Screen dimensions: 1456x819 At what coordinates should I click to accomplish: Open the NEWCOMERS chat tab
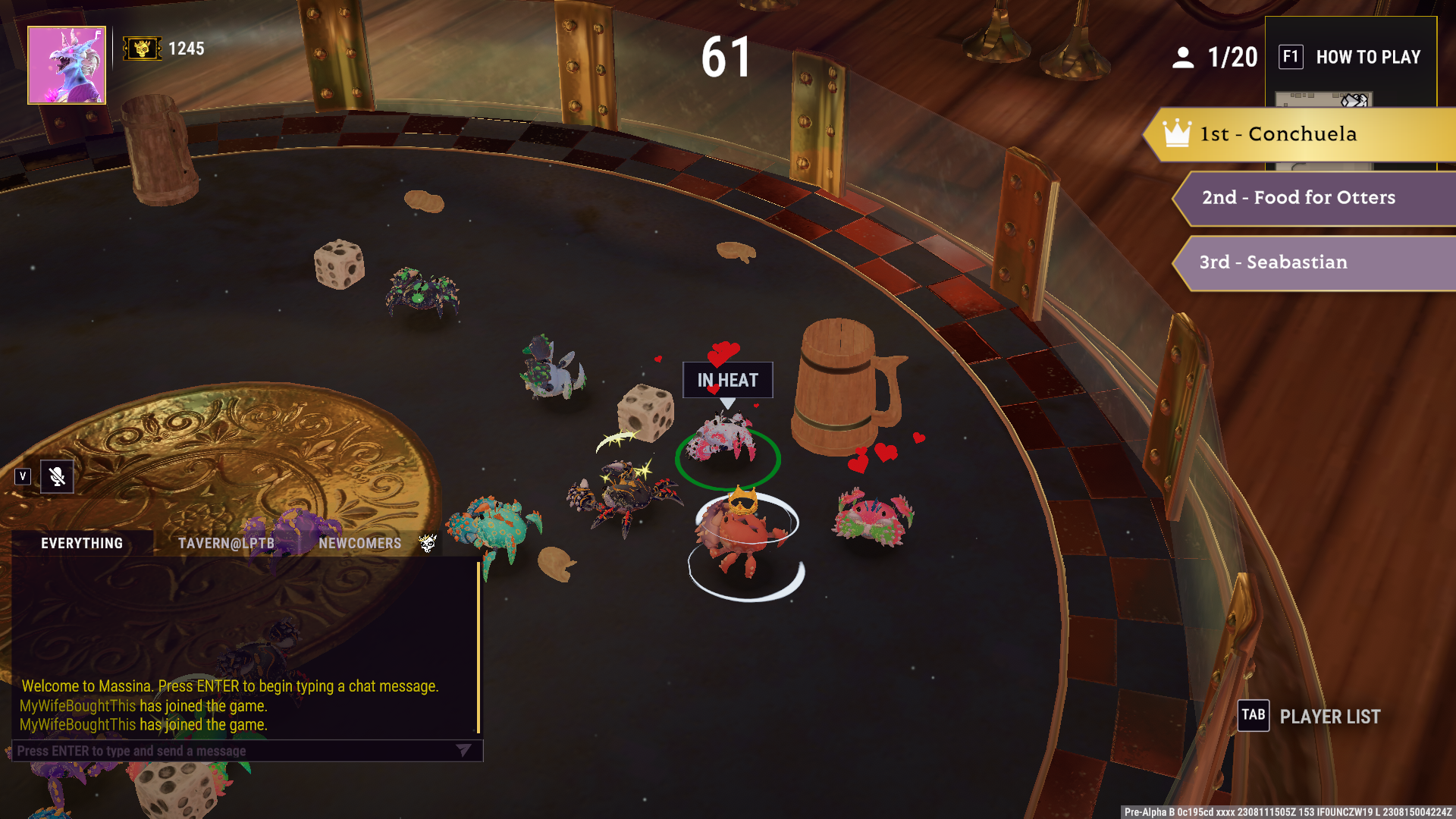coord(359,543)
